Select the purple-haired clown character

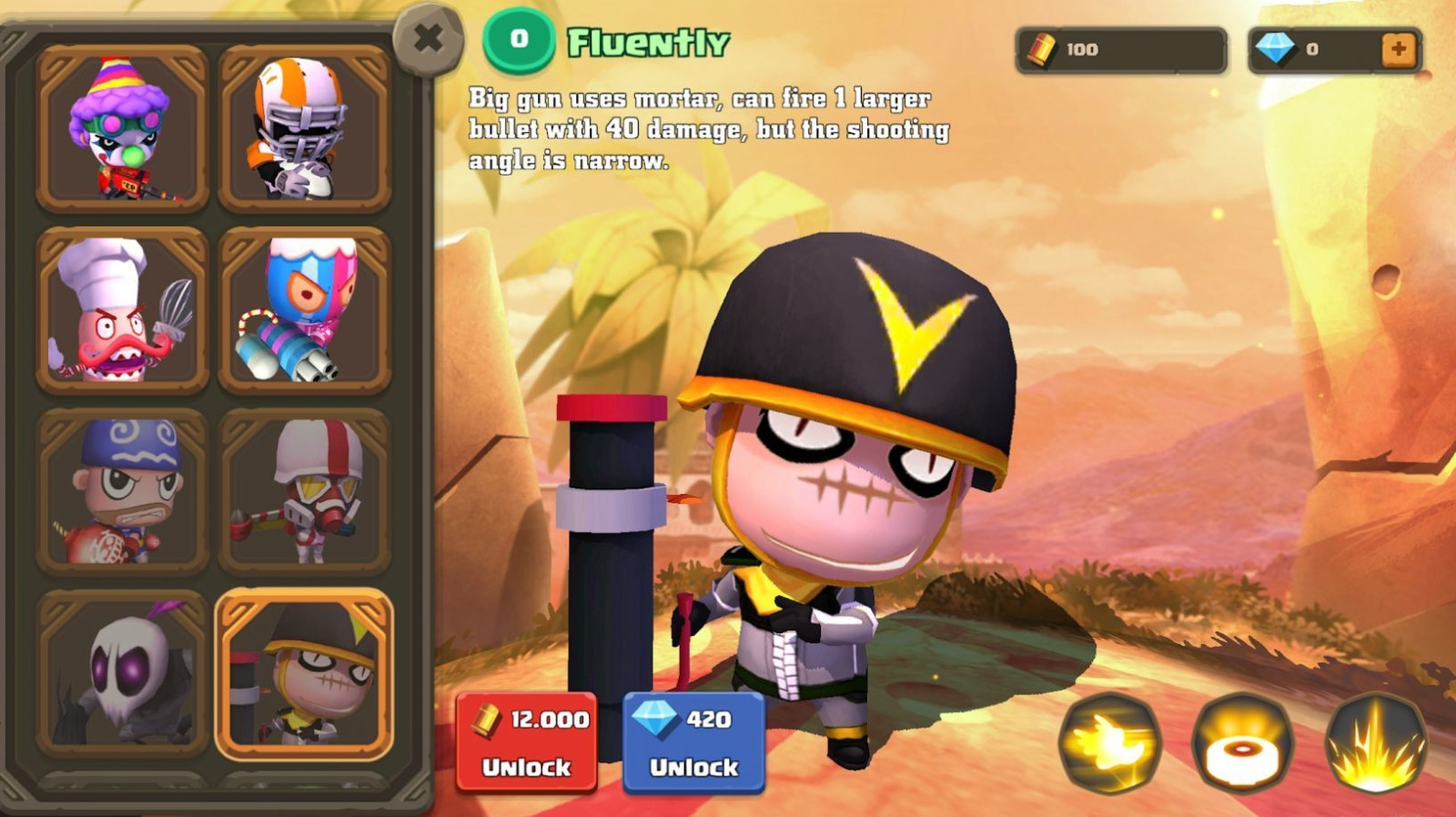122,128
